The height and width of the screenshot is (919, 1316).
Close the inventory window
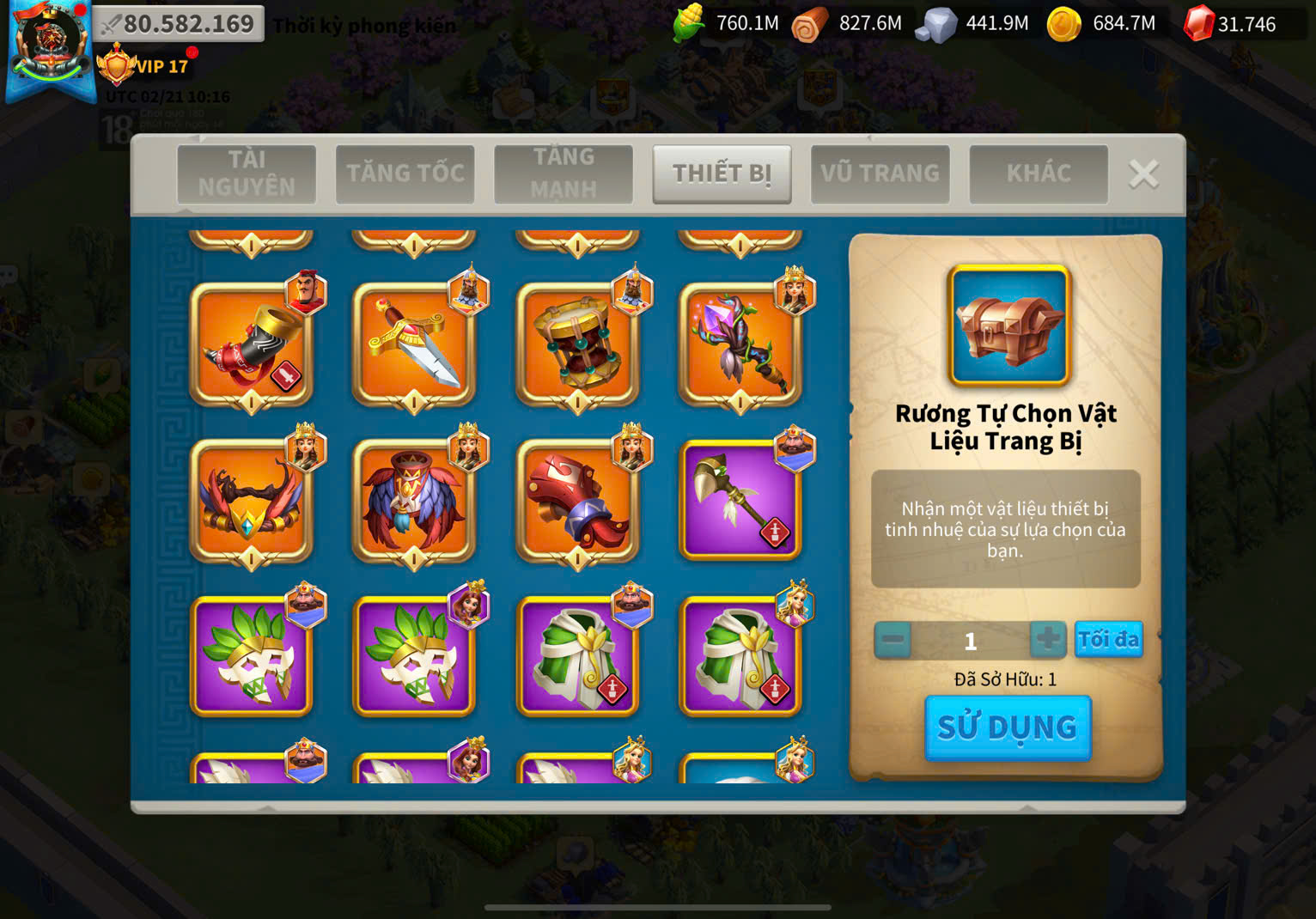1143,174
